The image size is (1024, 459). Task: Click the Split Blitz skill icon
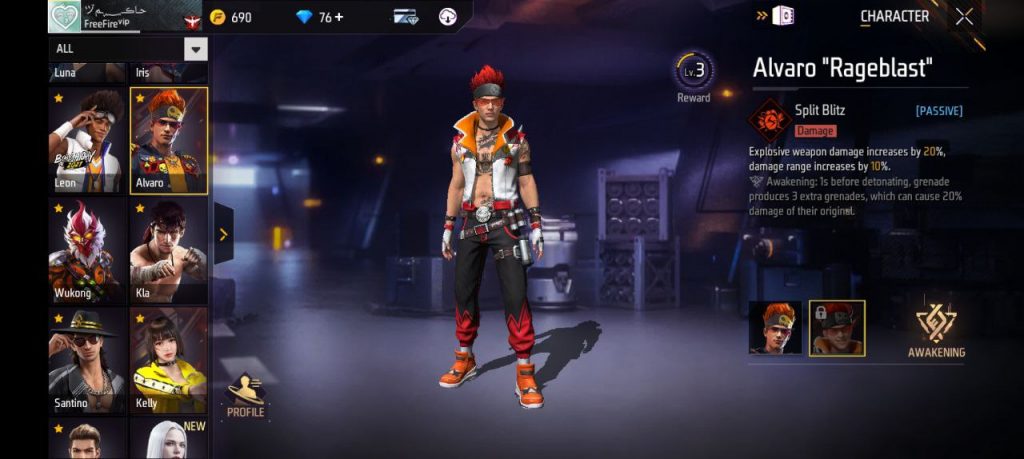tap(770, 119)
